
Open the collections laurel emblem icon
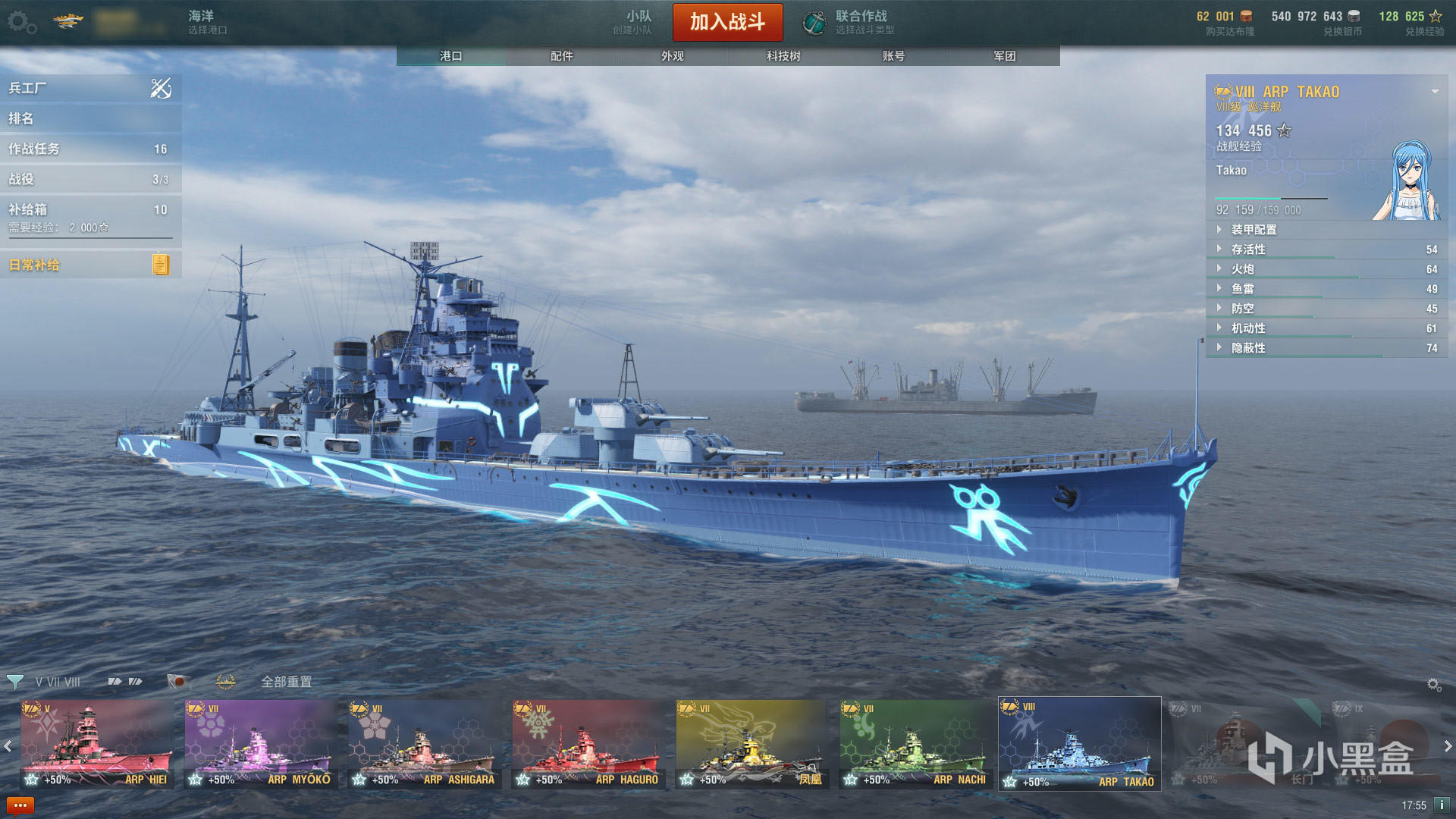(x=224, y=681)
